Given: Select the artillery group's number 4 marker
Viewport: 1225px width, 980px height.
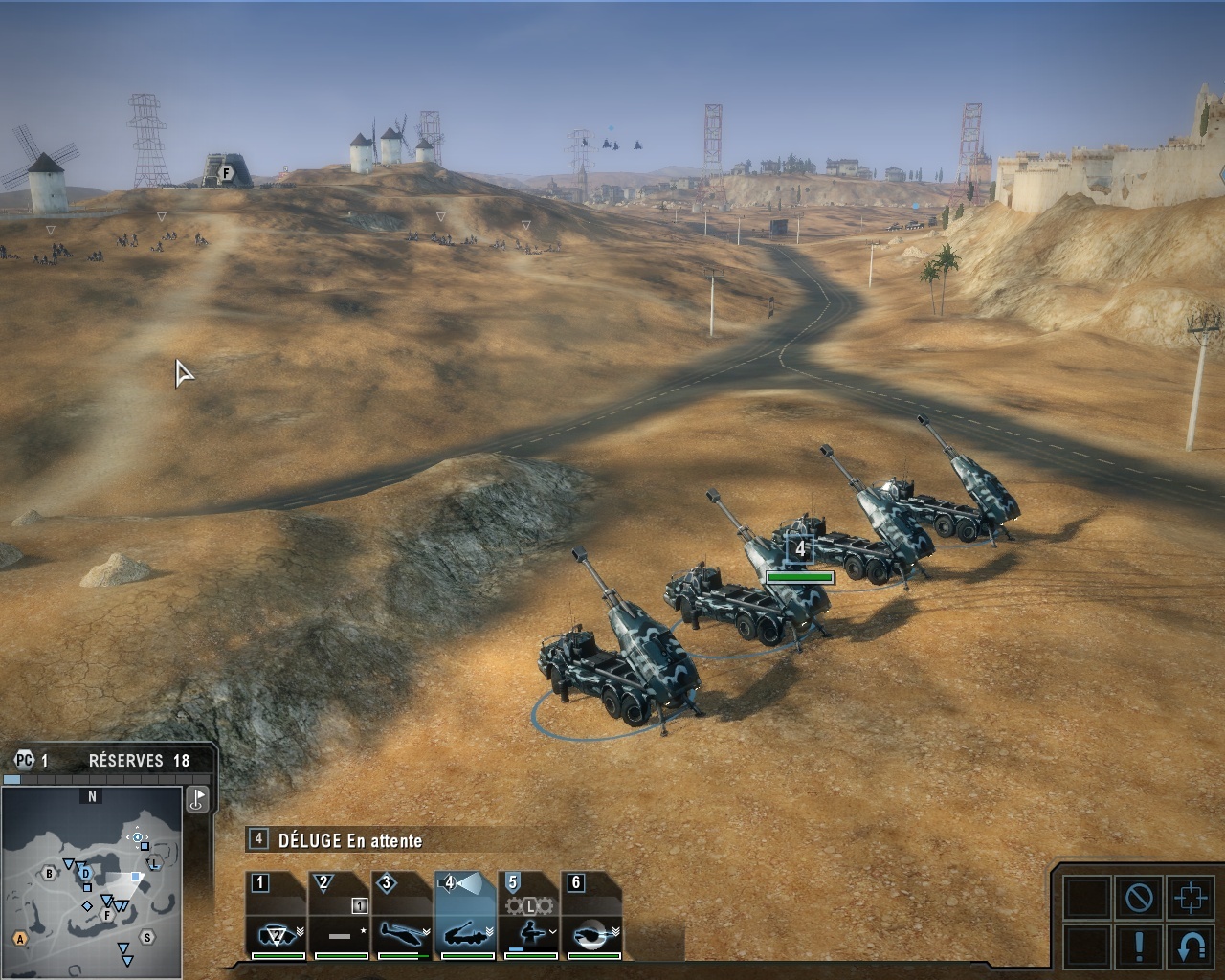Looking at the screenshot, I should pos(800,549).
